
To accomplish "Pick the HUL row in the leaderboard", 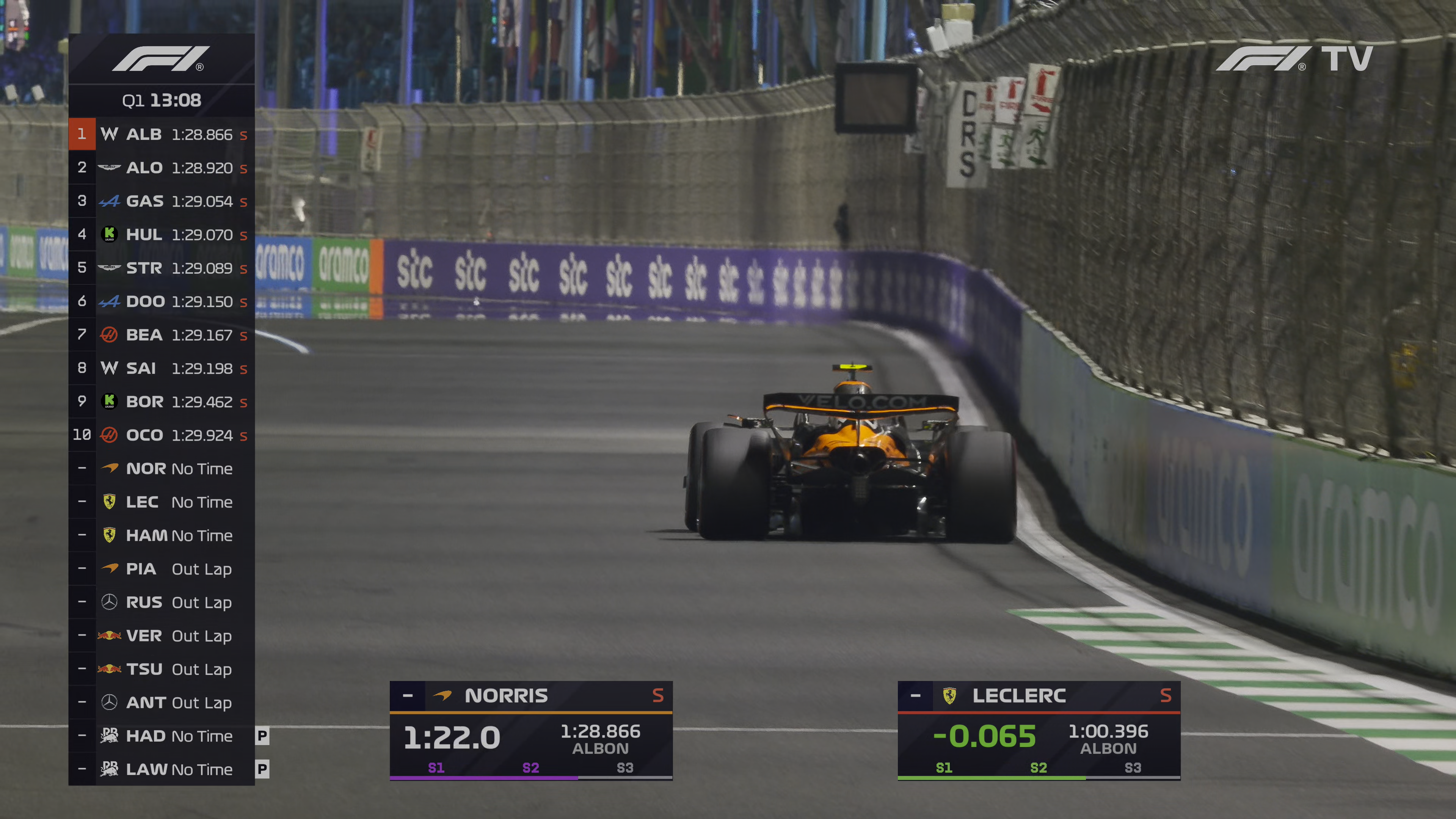I will [x=162, y=235].
